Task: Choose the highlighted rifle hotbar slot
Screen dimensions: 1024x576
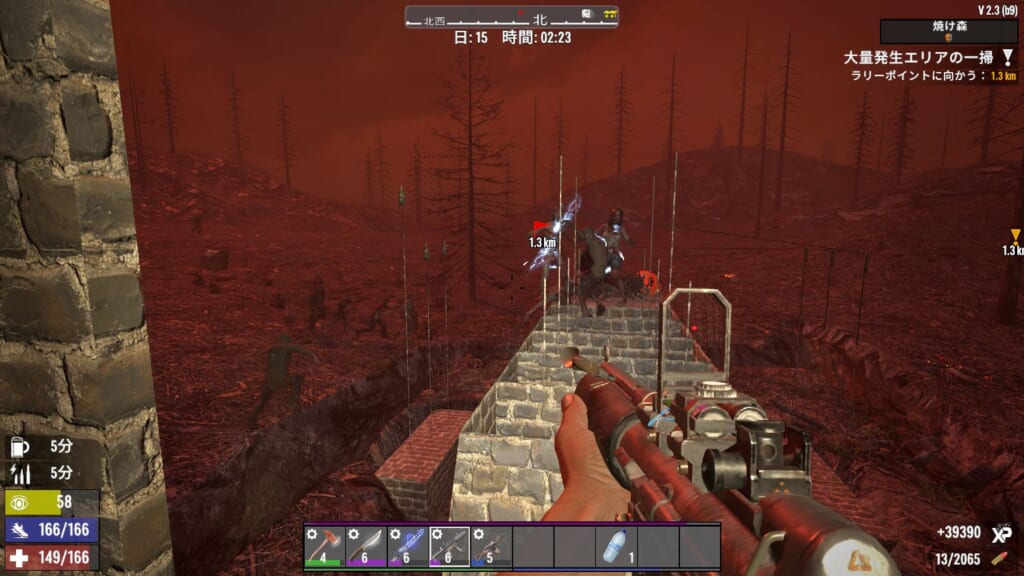Action: pos(449,547)
